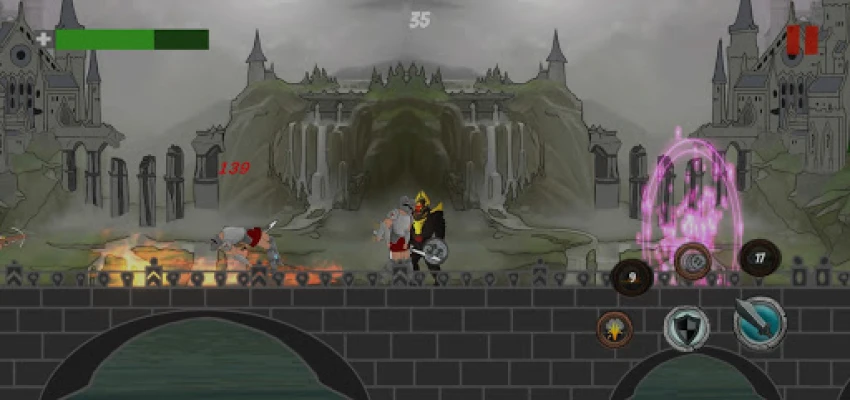Tap the skill showing cooldown 17
Image resolution: width=850 pixels, height=400 pixels.
tap(759, 258)
